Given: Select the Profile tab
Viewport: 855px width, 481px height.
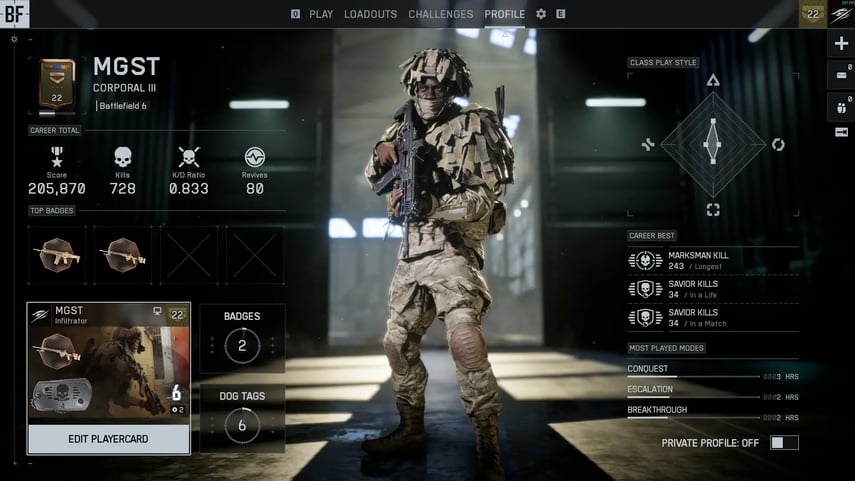Looking at the screenshot, I should coord(504,14).
